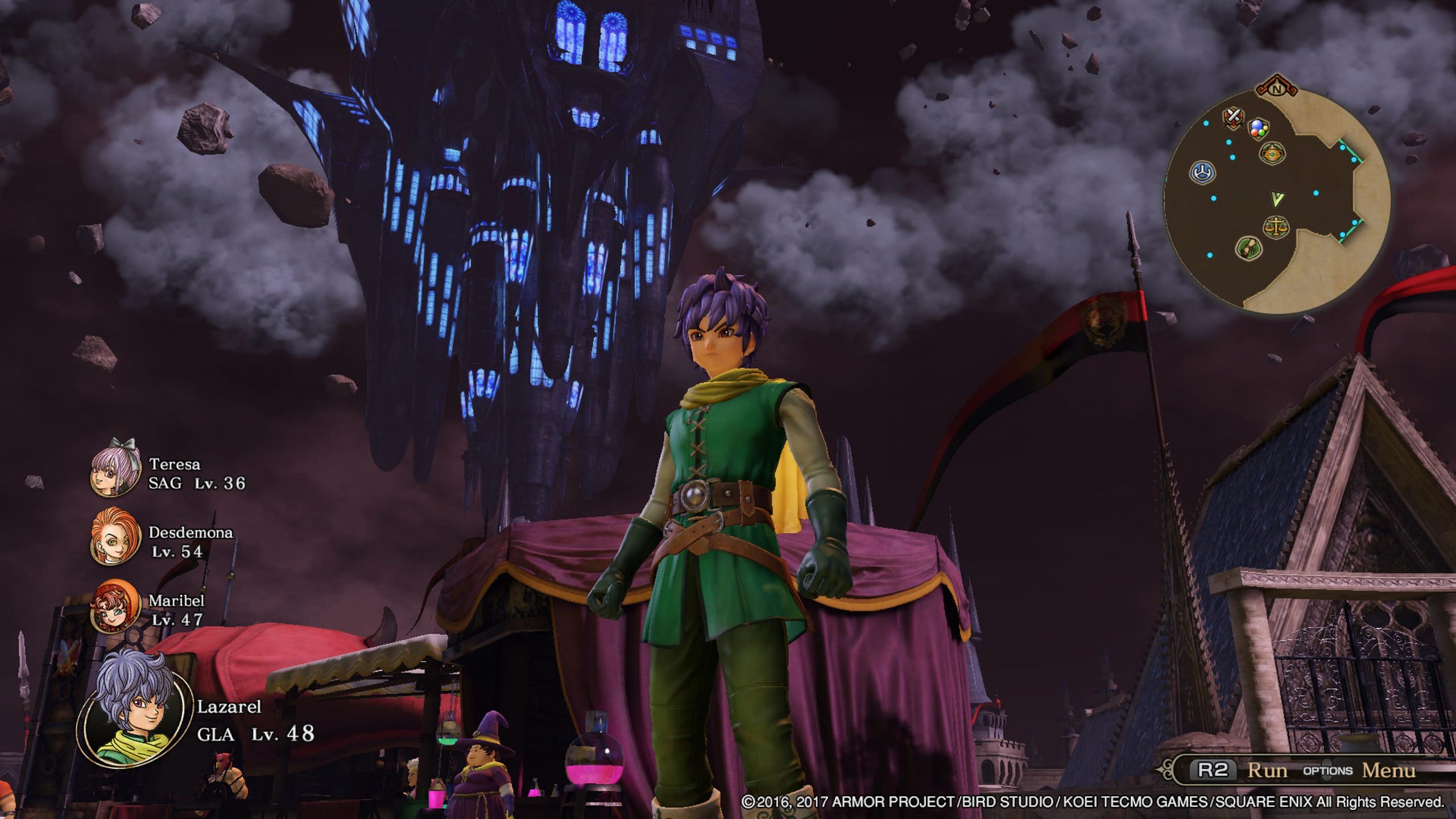Click the crossed swords shop marker on minimap
1456x819 pixels.
click(x=1232, y=118)
